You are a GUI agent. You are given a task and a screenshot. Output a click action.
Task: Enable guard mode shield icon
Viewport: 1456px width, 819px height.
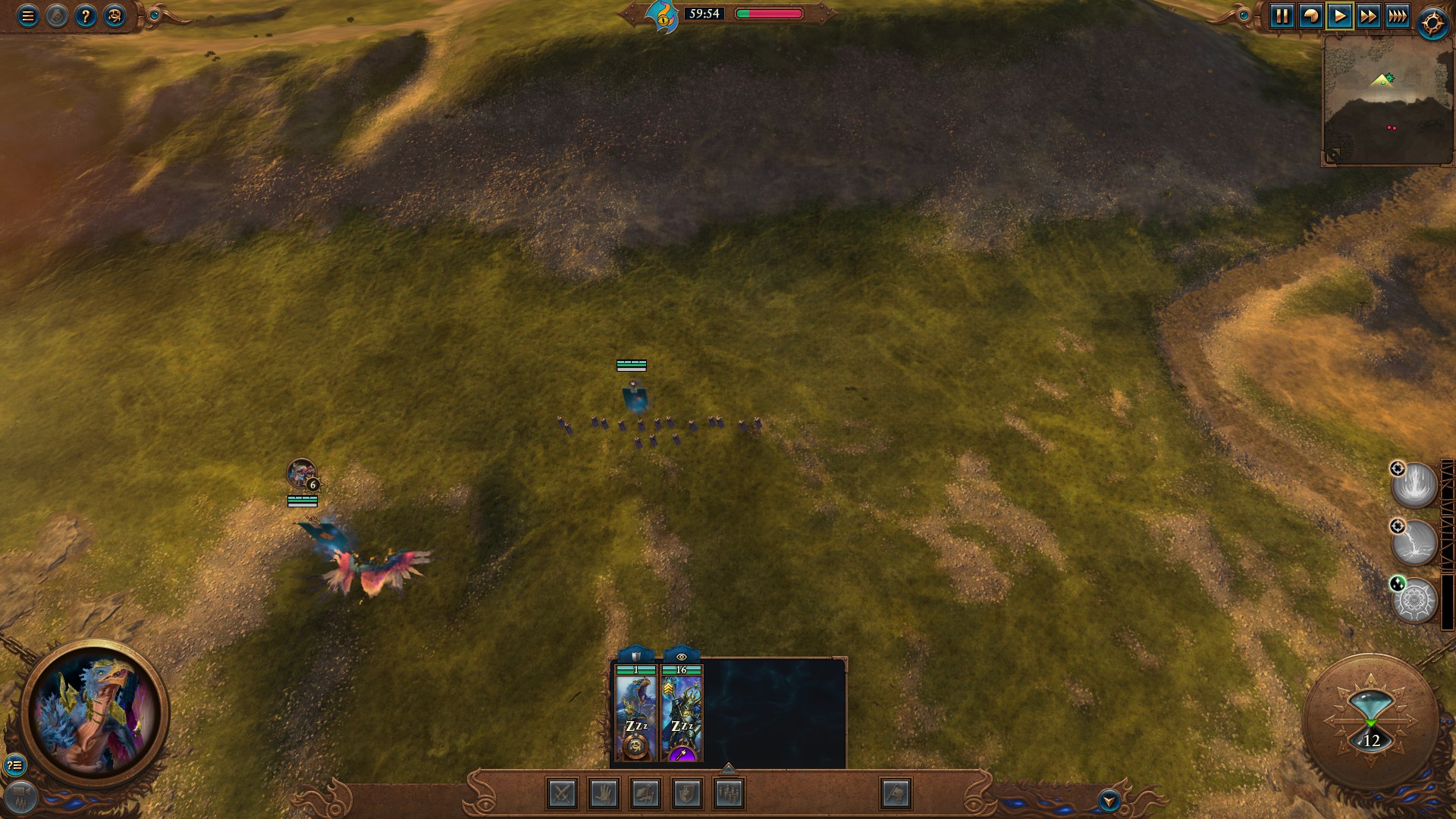[687, 795]
